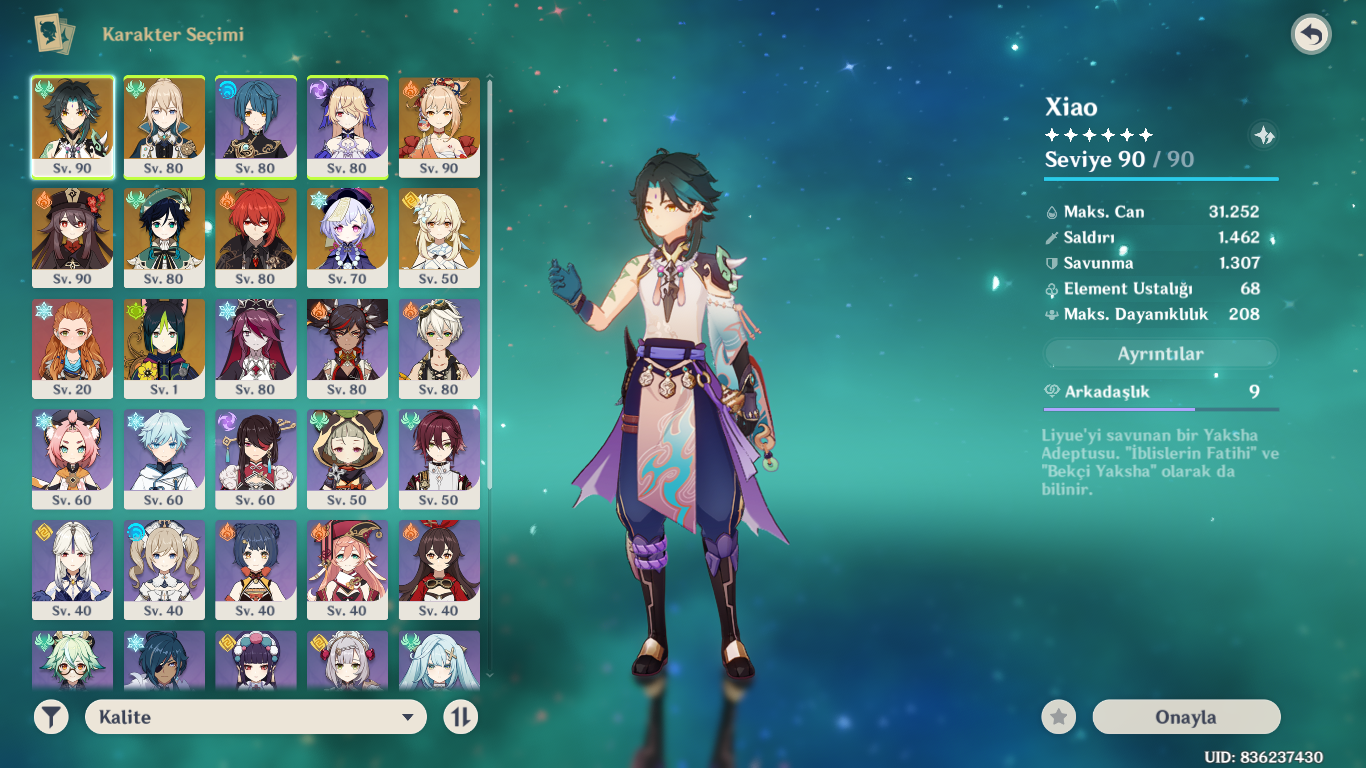The height and width of the screenshot is (768, 1366).
Task: Select Hu Tao's character portrait
Action: click(x=71, y=237)
